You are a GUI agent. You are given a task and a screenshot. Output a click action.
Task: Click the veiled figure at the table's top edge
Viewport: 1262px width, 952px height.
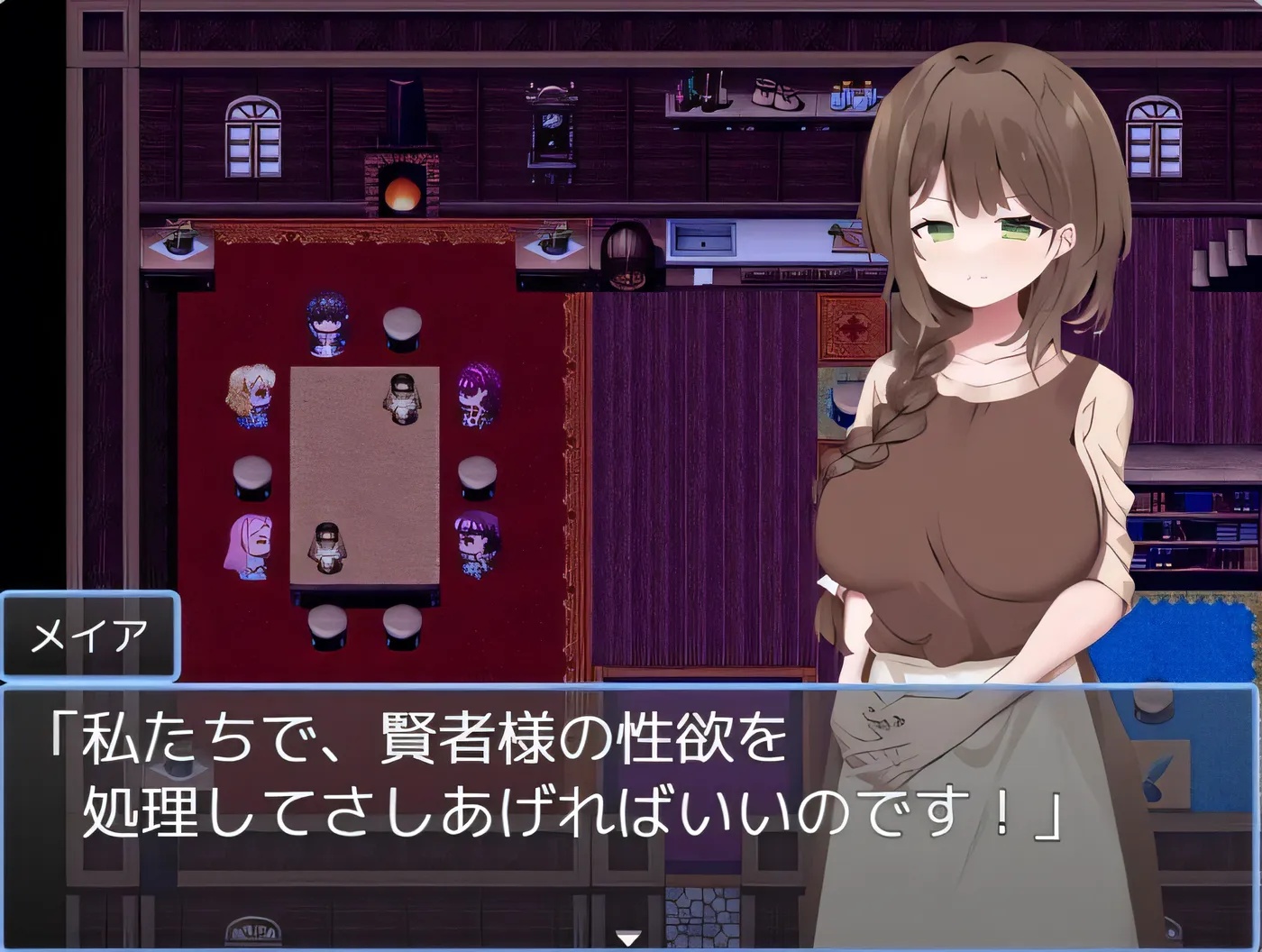(x=403, y=397)
